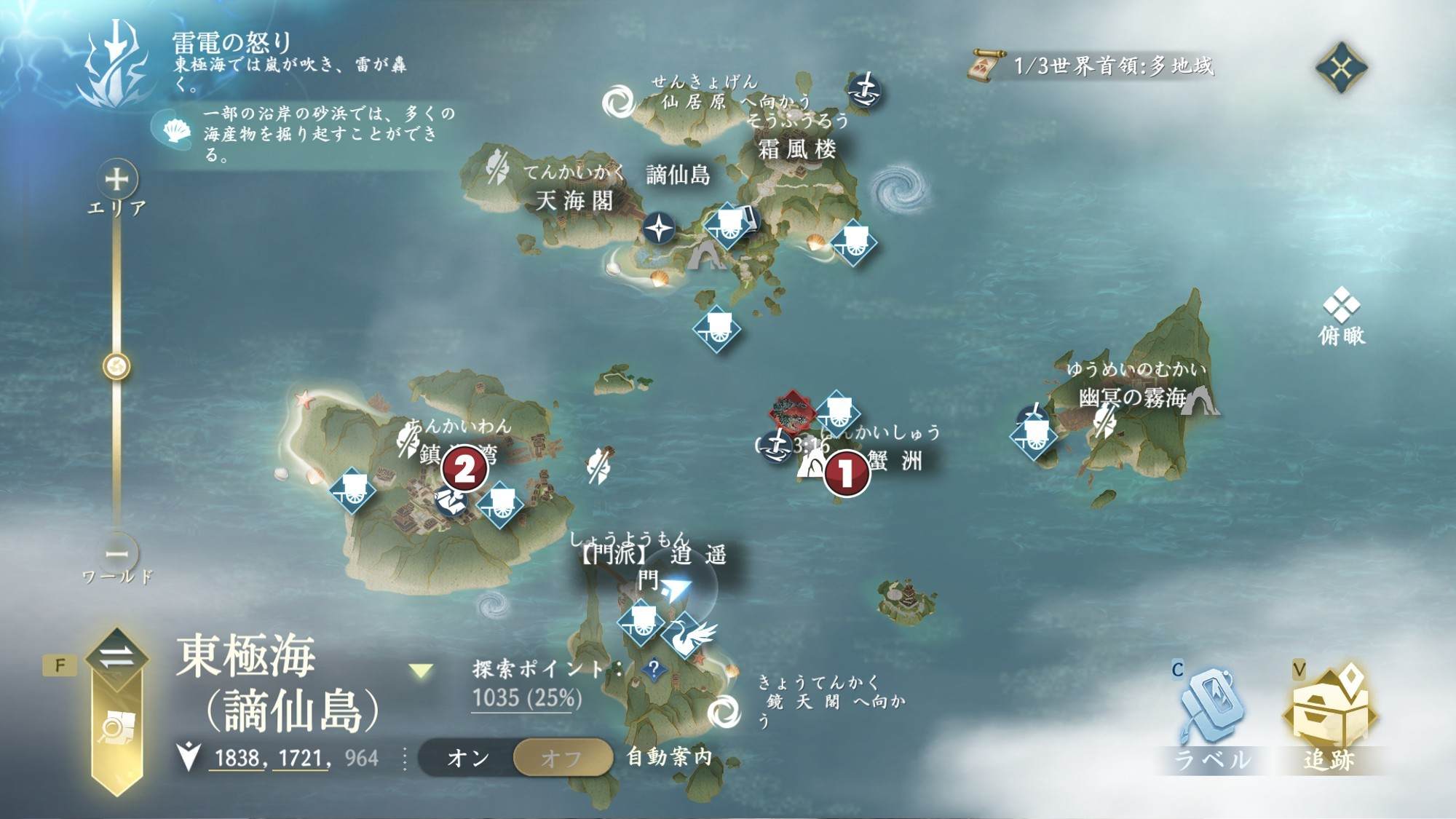
Task: Zoom in the map with the plus button
Action: pyautogui.click(x=116, y=179)
